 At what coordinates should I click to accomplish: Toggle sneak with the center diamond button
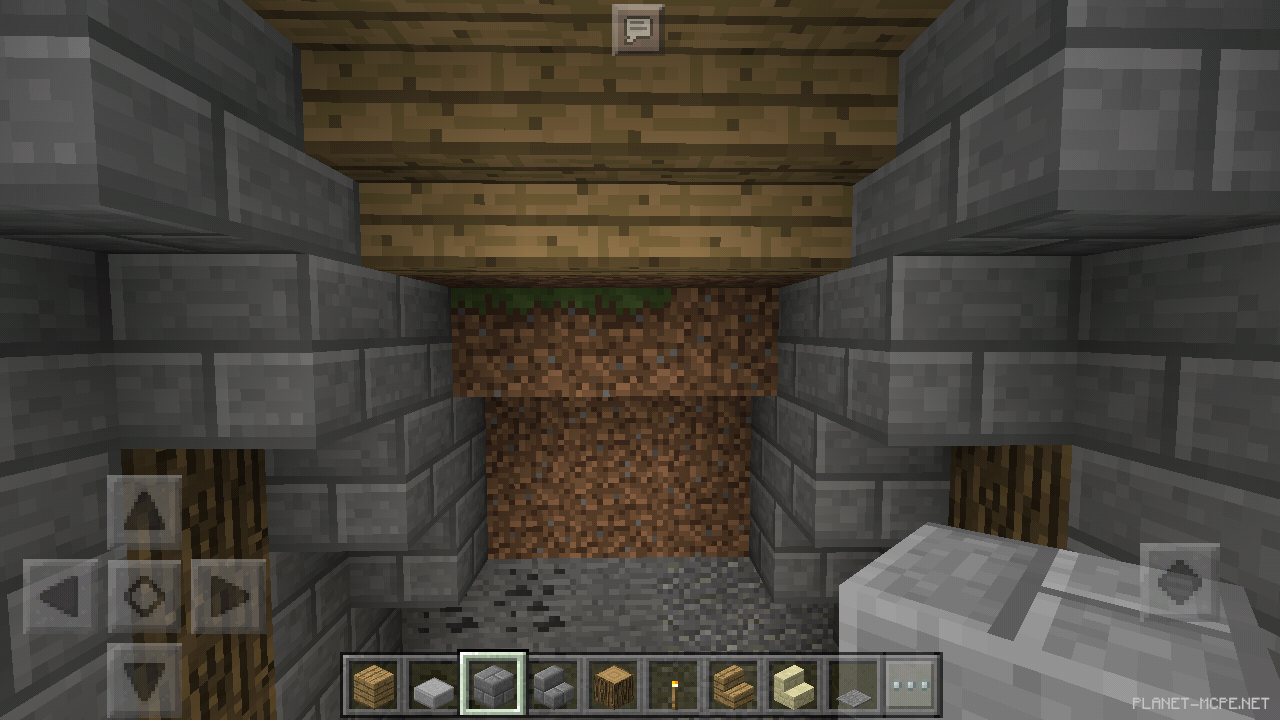point(143,597)
